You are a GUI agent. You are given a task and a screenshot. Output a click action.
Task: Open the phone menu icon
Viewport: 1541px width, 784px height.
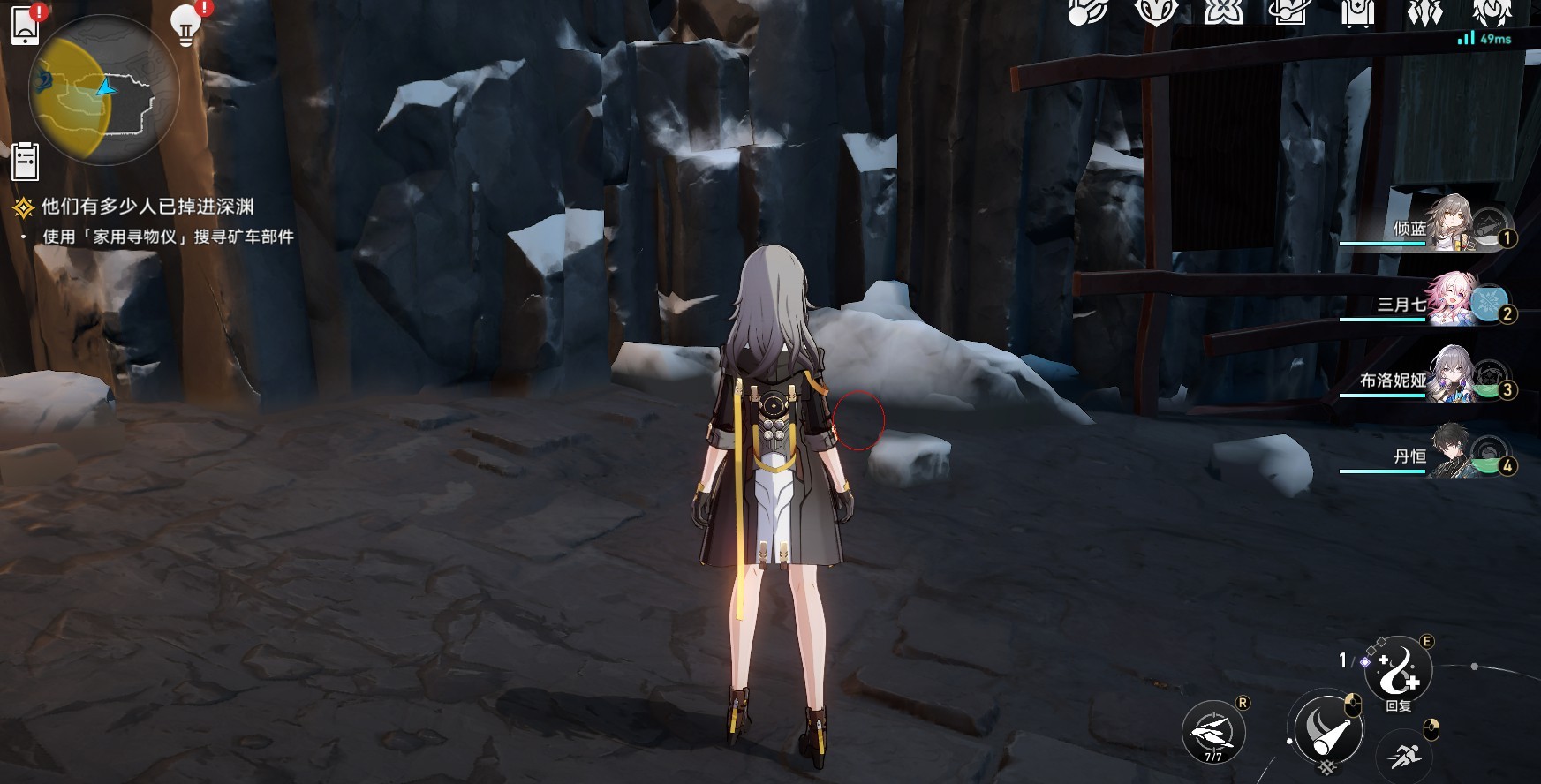click(x=26, y=25)
